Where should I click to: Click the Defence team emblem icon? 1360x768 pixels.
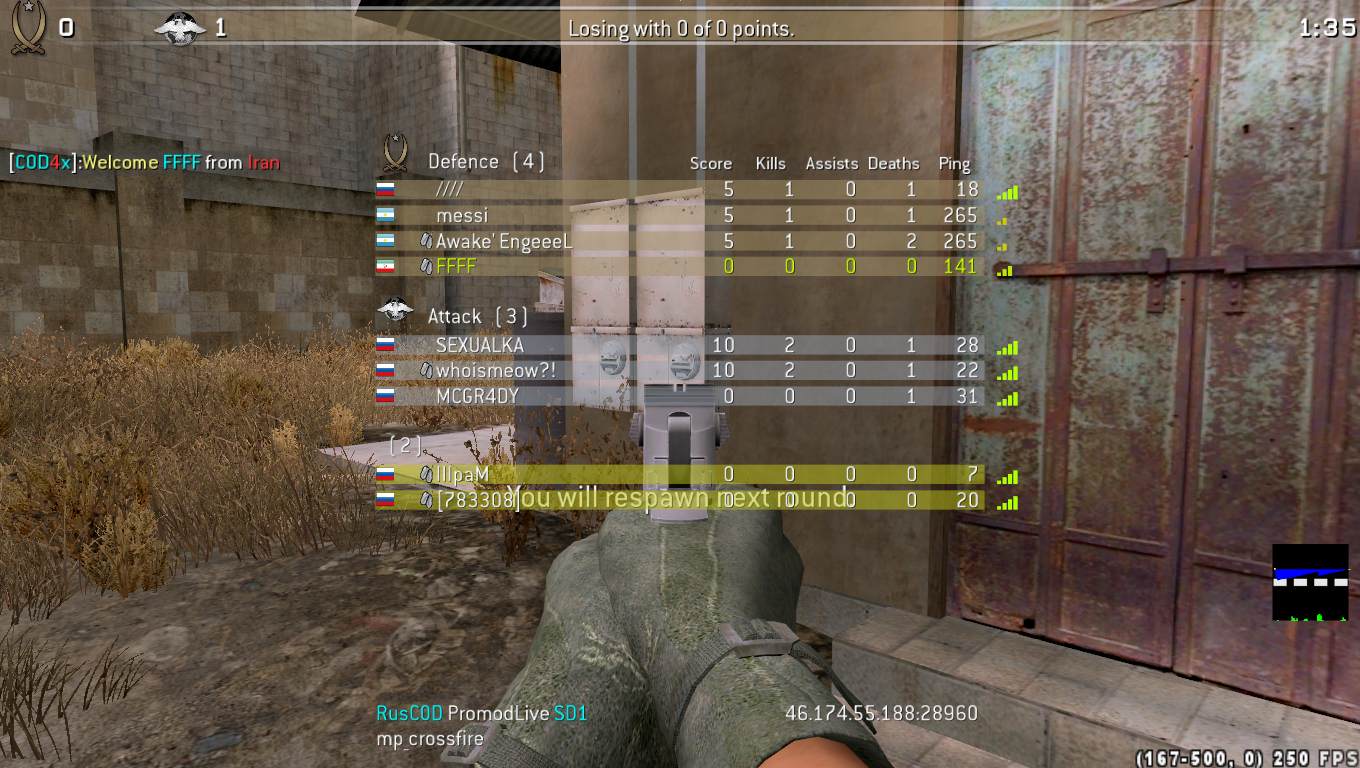[x=395, y=154]
